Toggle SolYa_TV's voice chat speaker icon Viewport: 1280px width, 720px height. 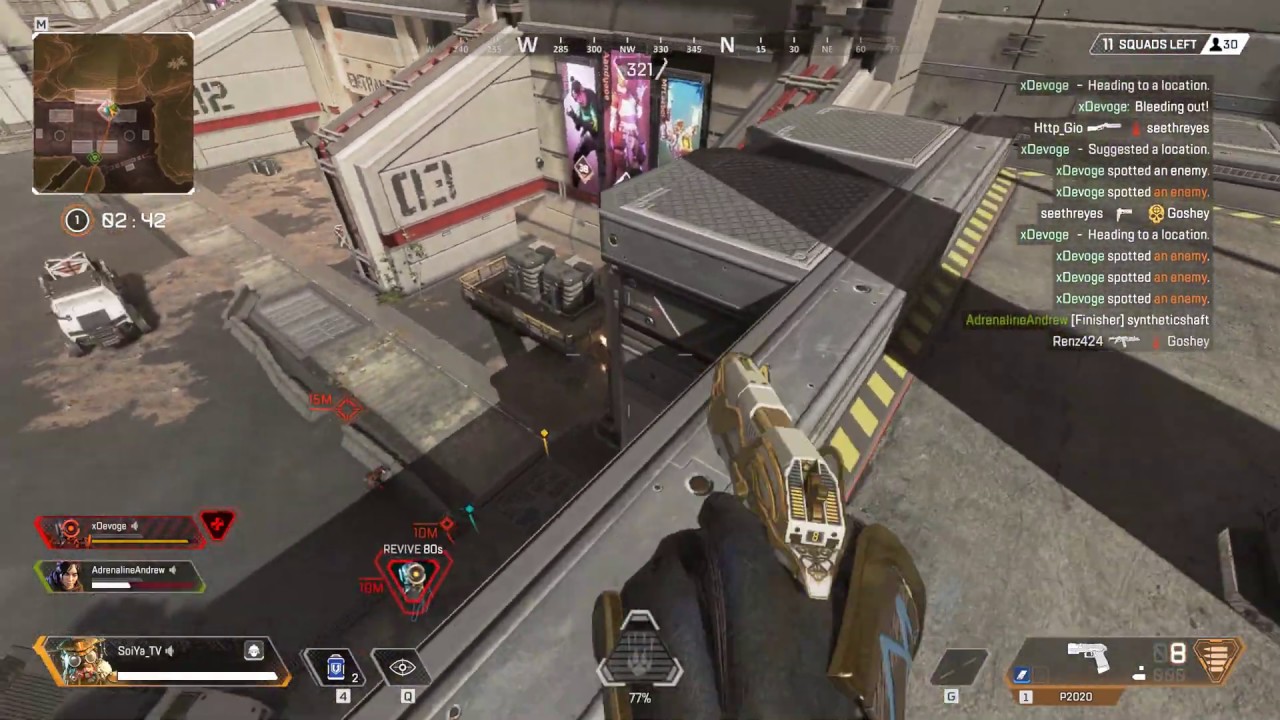point(168,650)
